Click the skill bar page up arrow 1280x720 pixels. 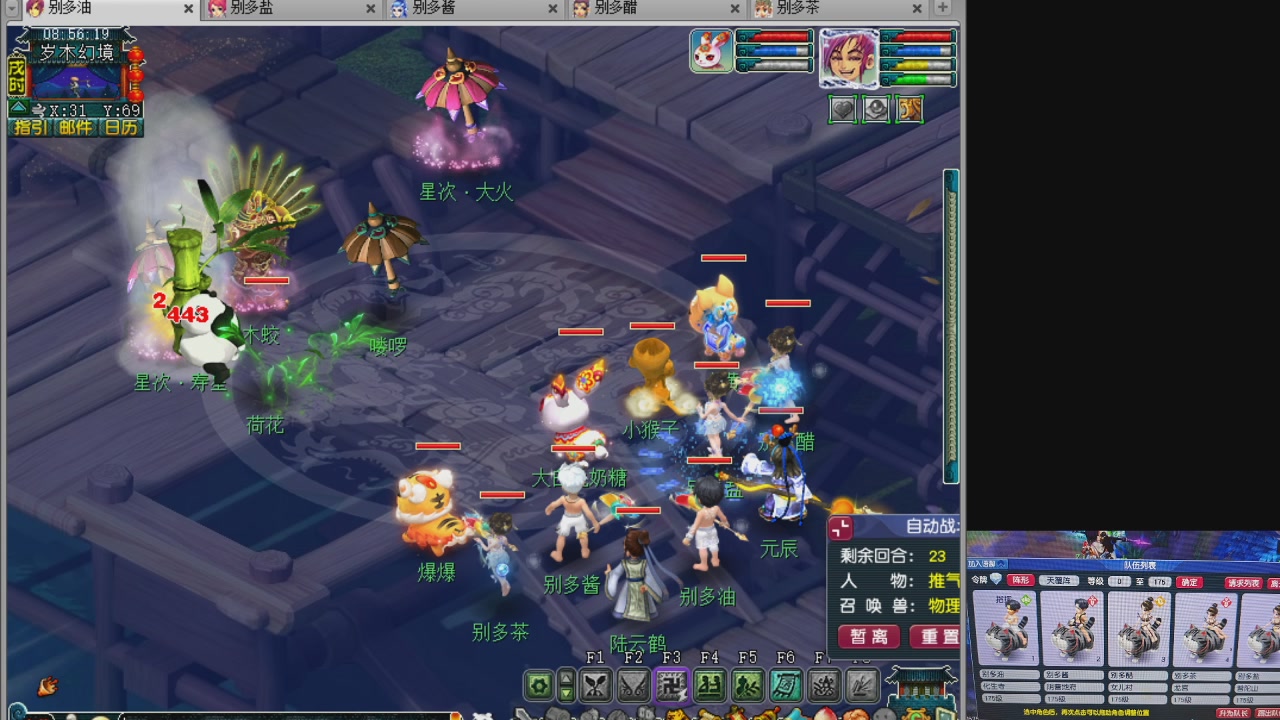567,679
